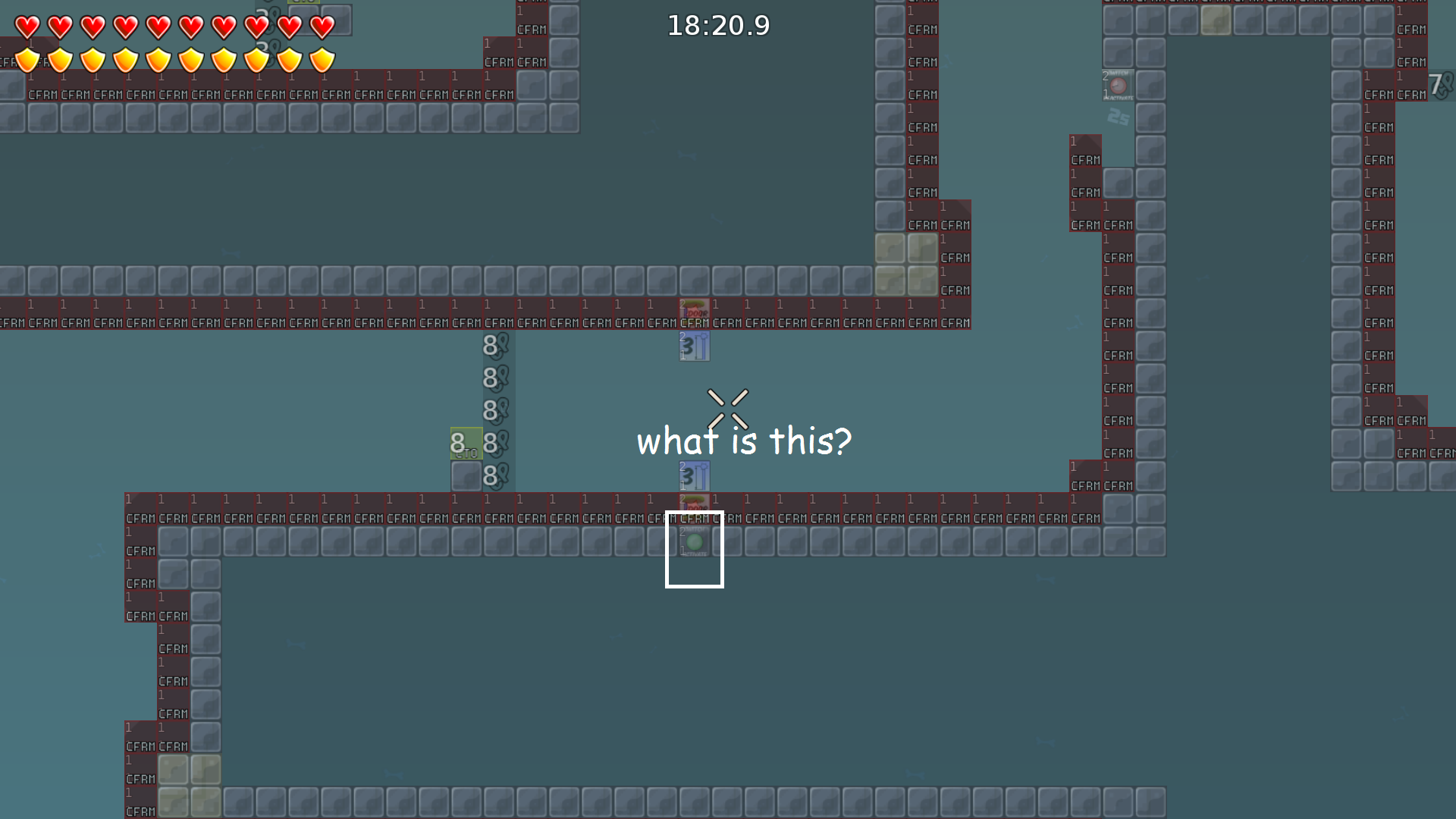Click the 18:20.9 timer display

tap(717, 25)
